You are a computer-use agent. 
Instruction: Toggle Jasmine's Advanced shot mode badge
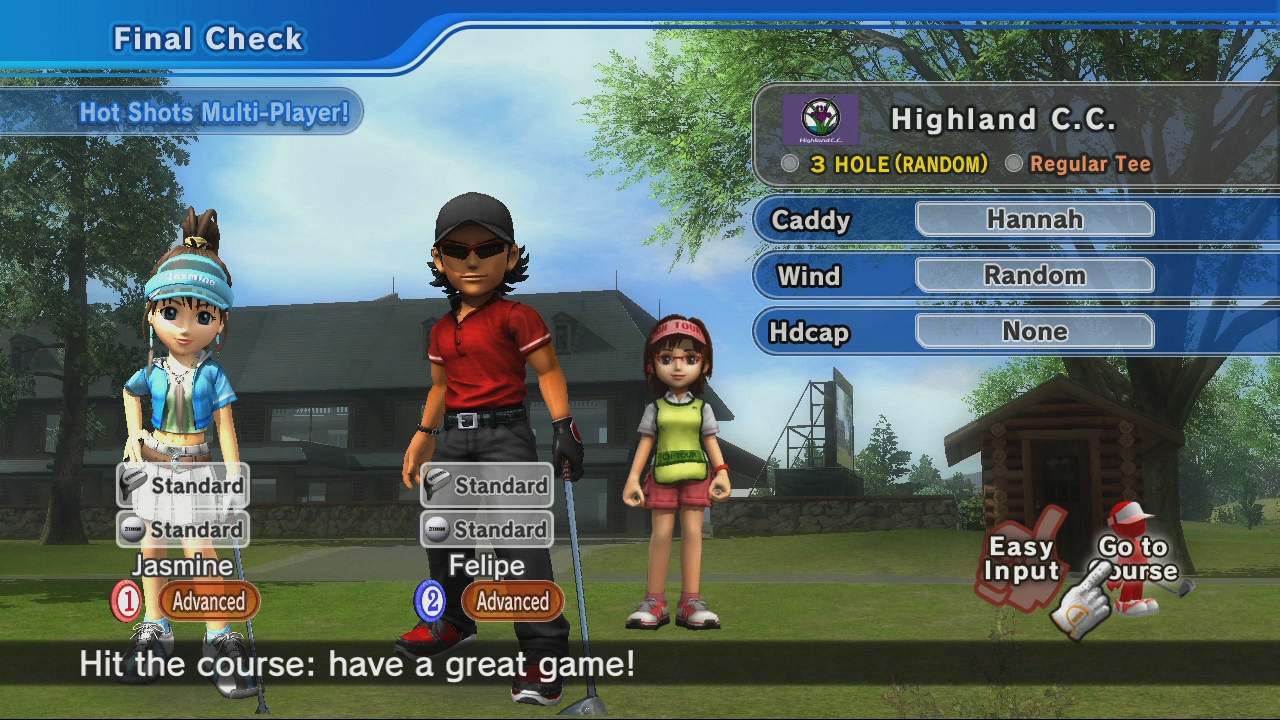click(x=208, y=602)
